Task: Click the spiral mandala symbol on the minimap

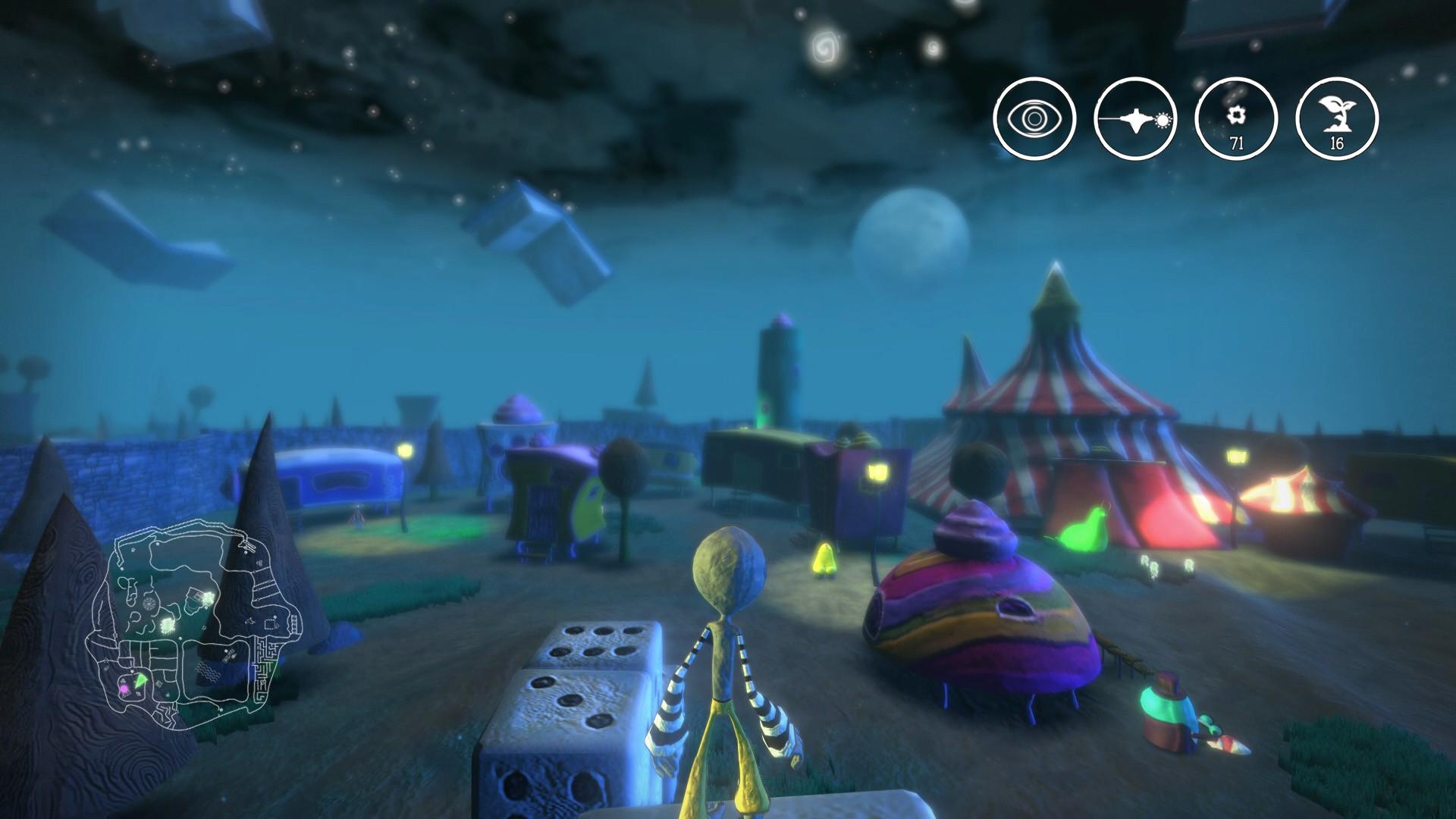Action: click(150, 604)
